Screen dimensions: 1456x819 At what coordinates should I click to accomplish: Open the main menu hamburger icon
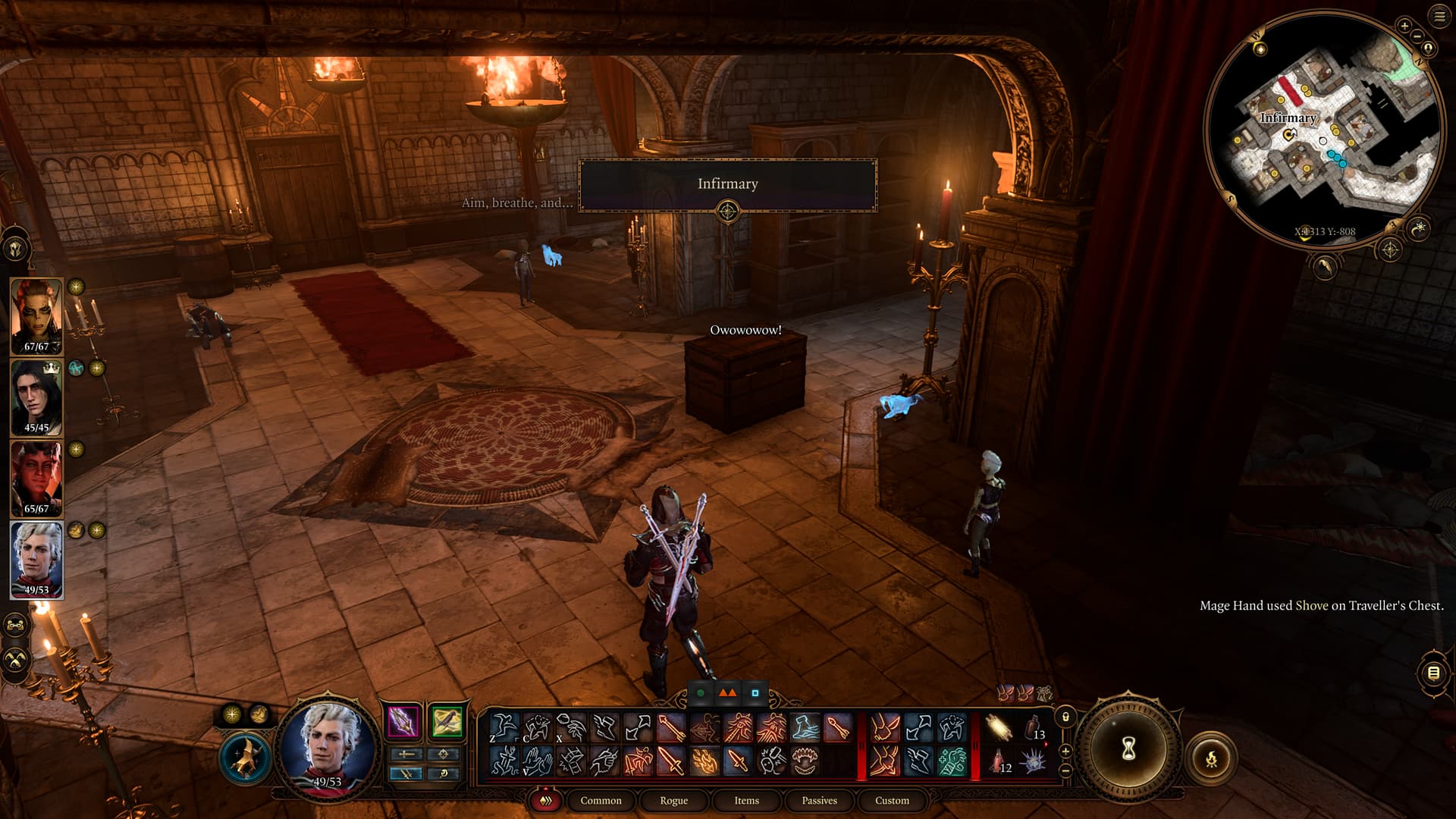[x=1439, y=16]
